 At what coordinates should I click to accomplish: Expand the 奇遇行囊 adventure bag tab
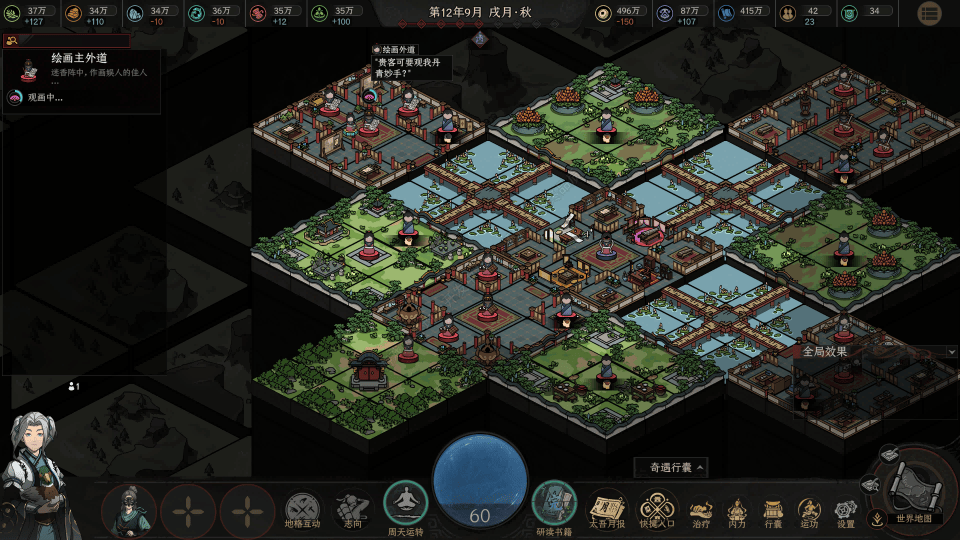[672, 467]
